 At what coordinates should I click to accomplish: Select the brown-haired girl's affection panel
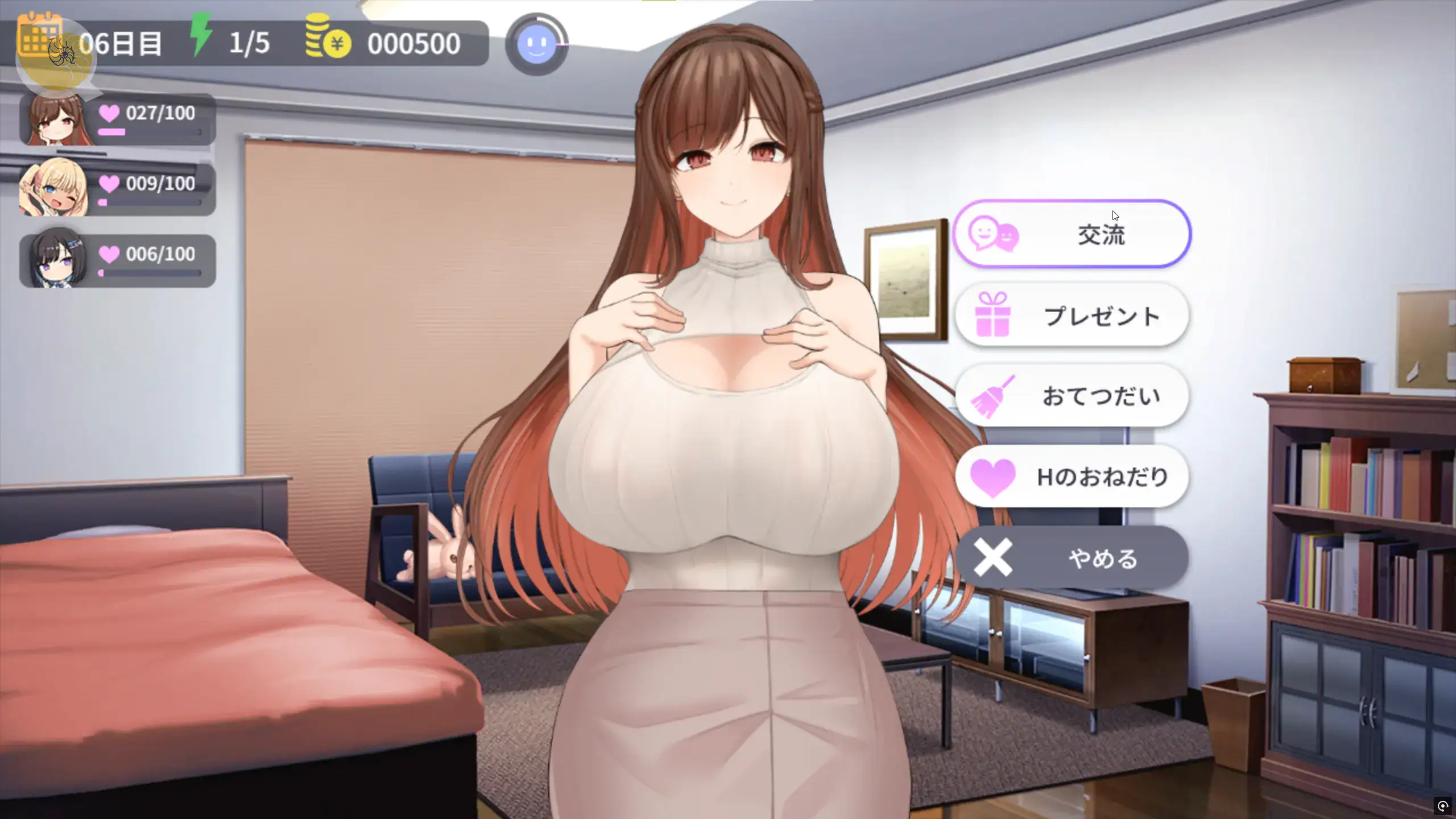click(118, 119)
